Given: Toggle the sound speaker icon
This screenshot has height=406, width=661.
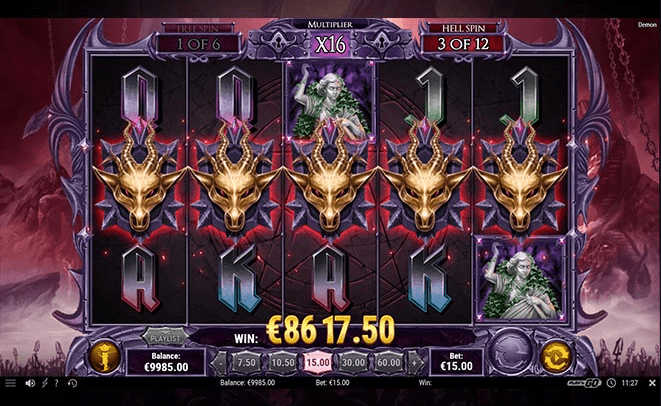Looking at the screenshot, I should 30,383.
